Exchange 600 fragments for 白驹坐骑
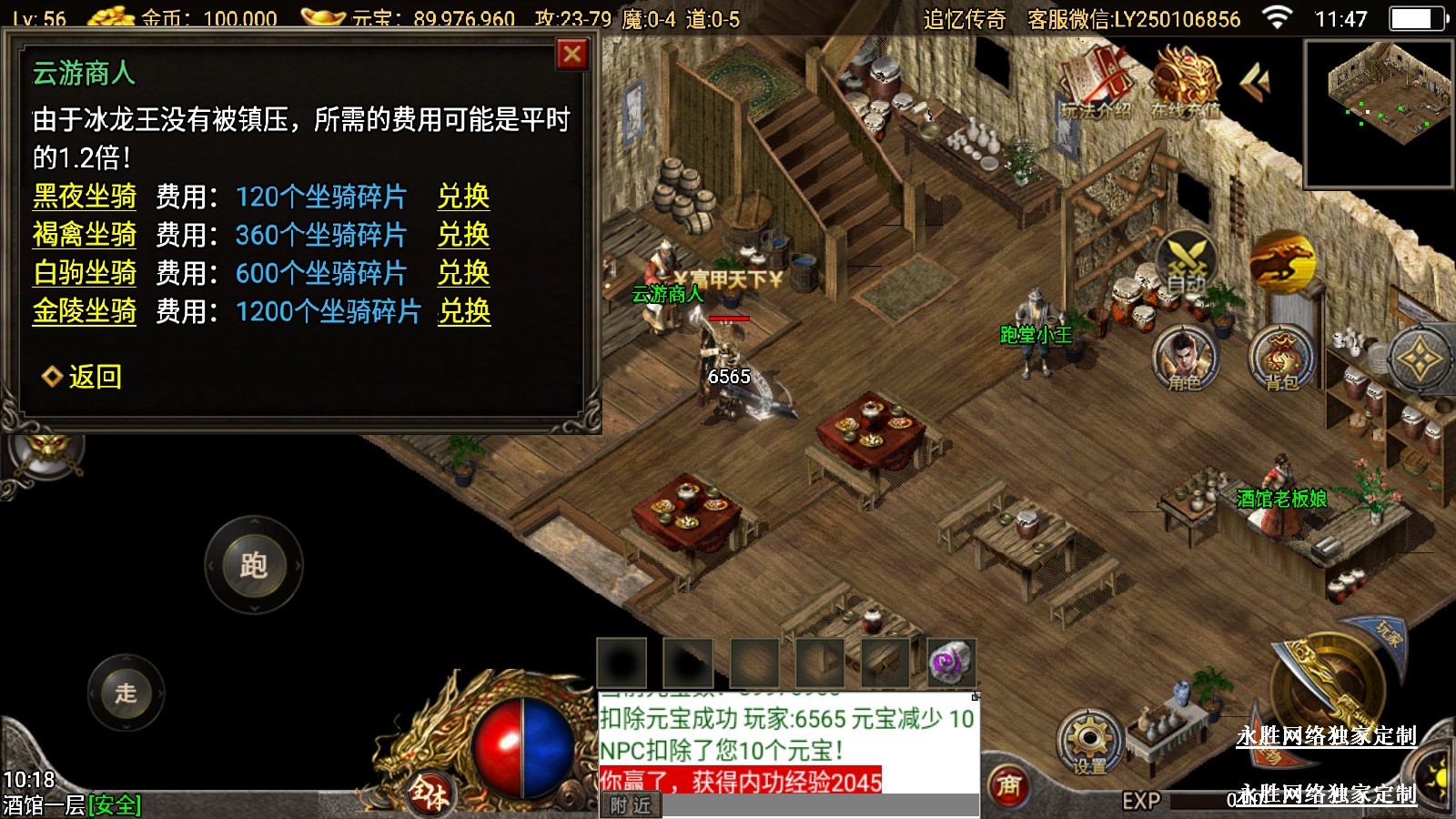The image size is (1456, 819). tap(463, 273)
